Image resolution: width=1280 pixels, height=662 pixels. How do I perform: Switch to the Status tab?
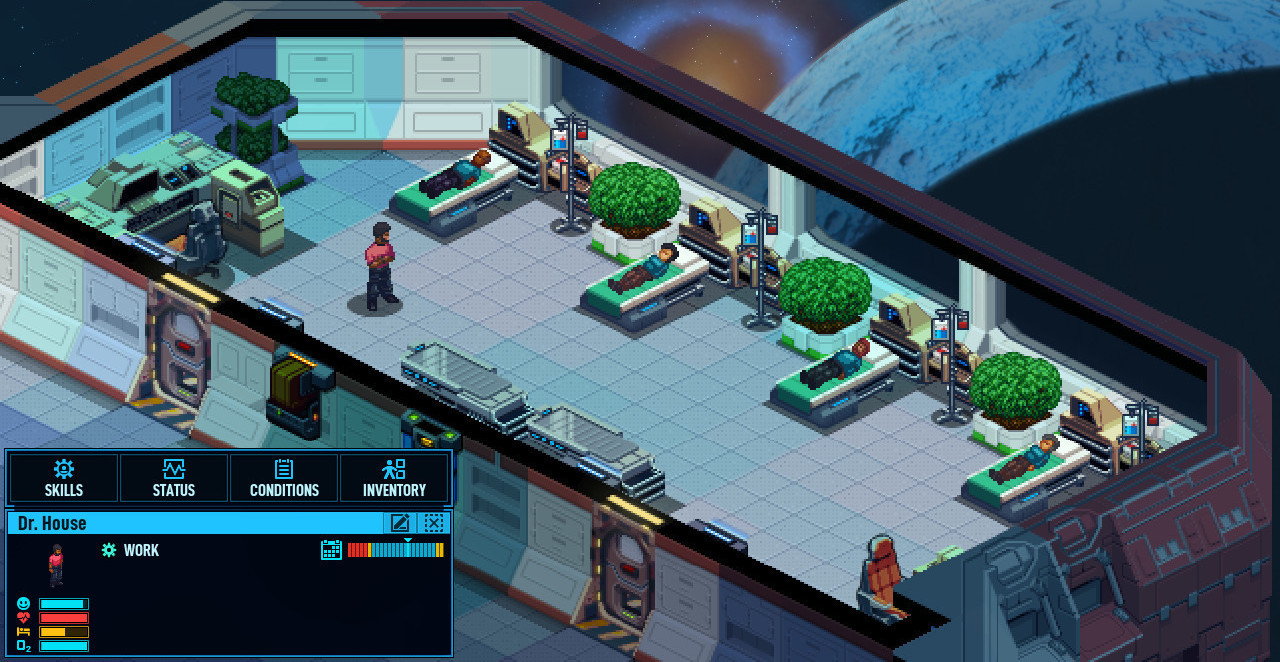[174, 478]
